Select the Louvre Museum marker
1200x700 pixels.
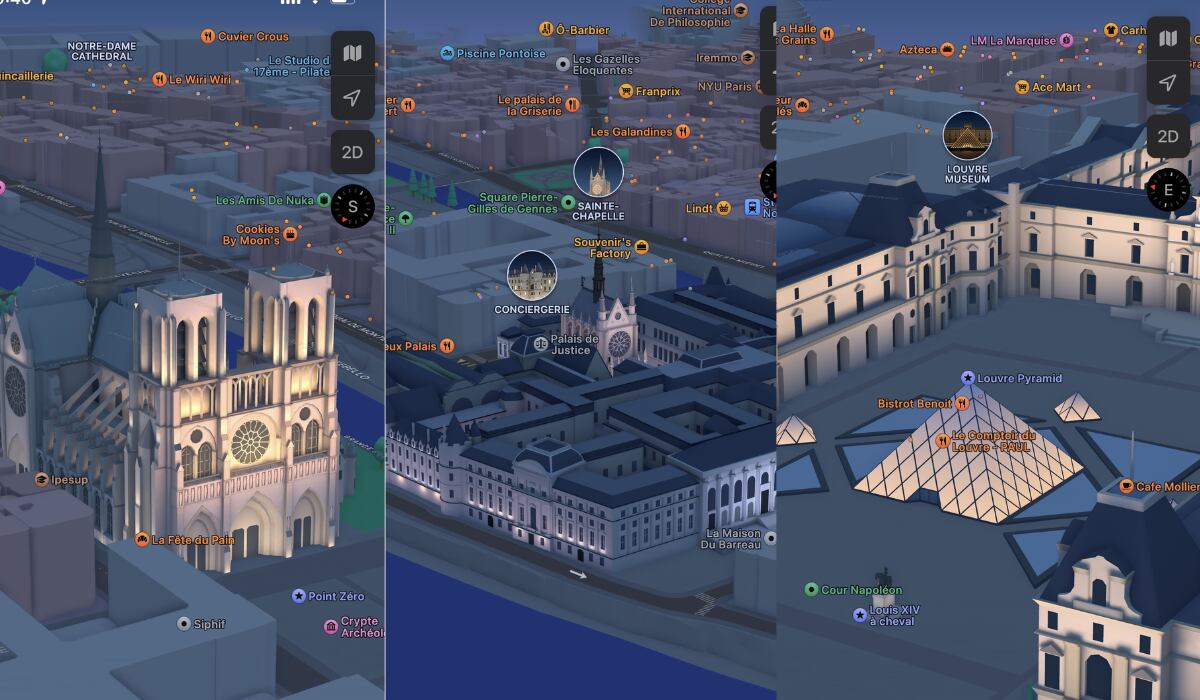(967, 135)
